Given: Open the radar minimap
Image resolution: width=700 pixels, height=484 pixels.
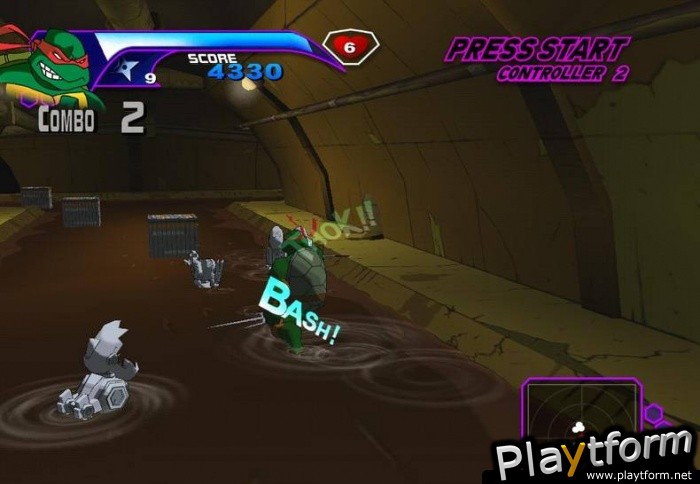Looking at the screenshot, I should (x=580, y=420).
